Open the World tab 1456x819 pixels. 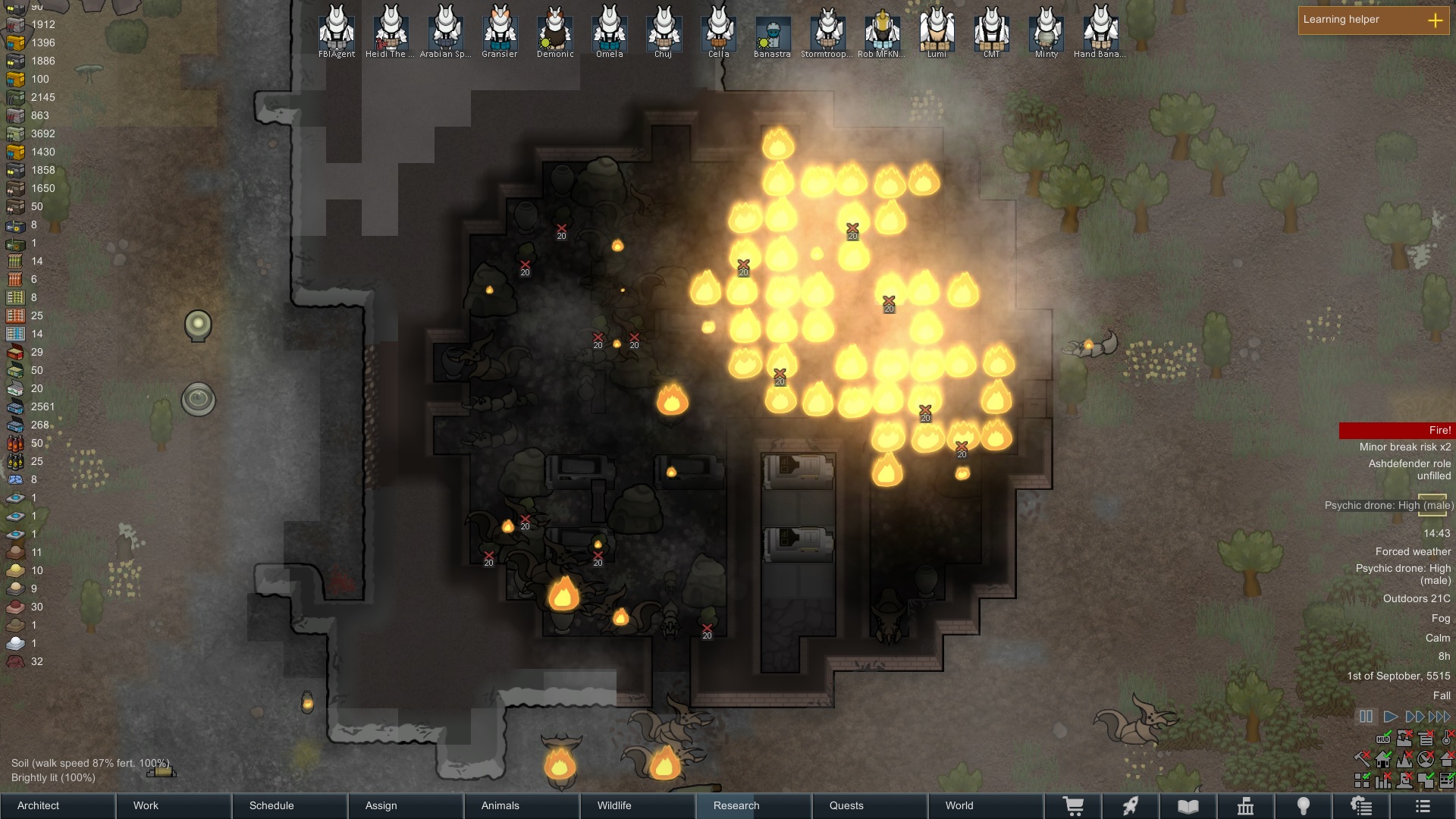959,806
